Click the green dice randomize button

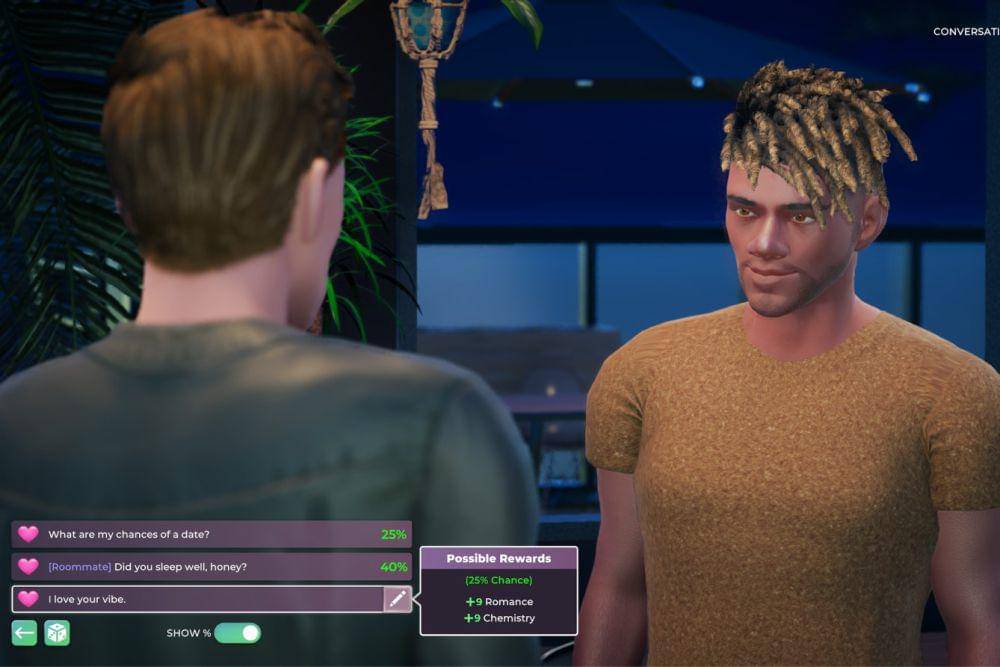[x=57, y=633]
